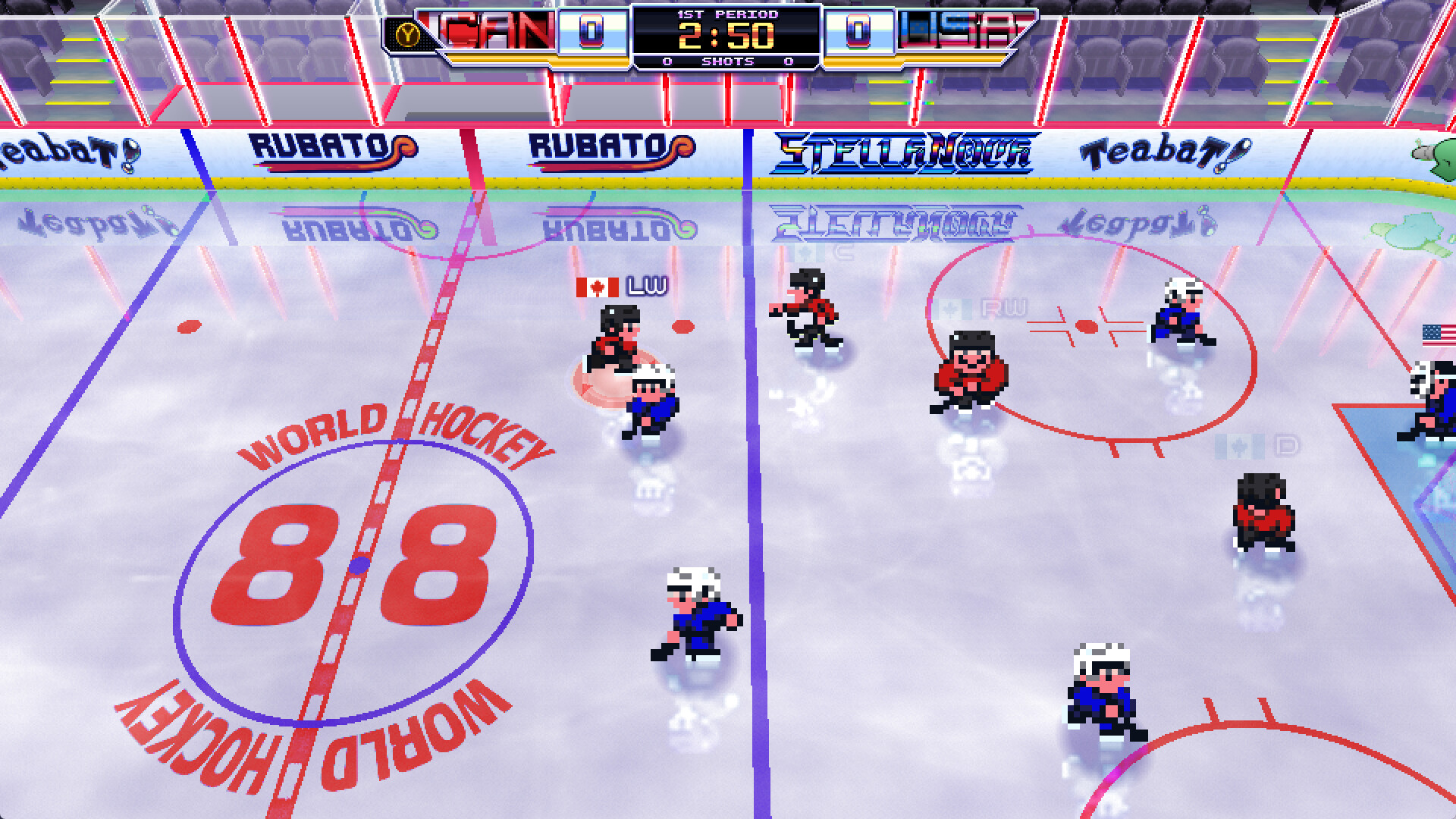Toggle the USA team name panel
1456x819 pixels.
pyautogui.click(x=954, y=30)
